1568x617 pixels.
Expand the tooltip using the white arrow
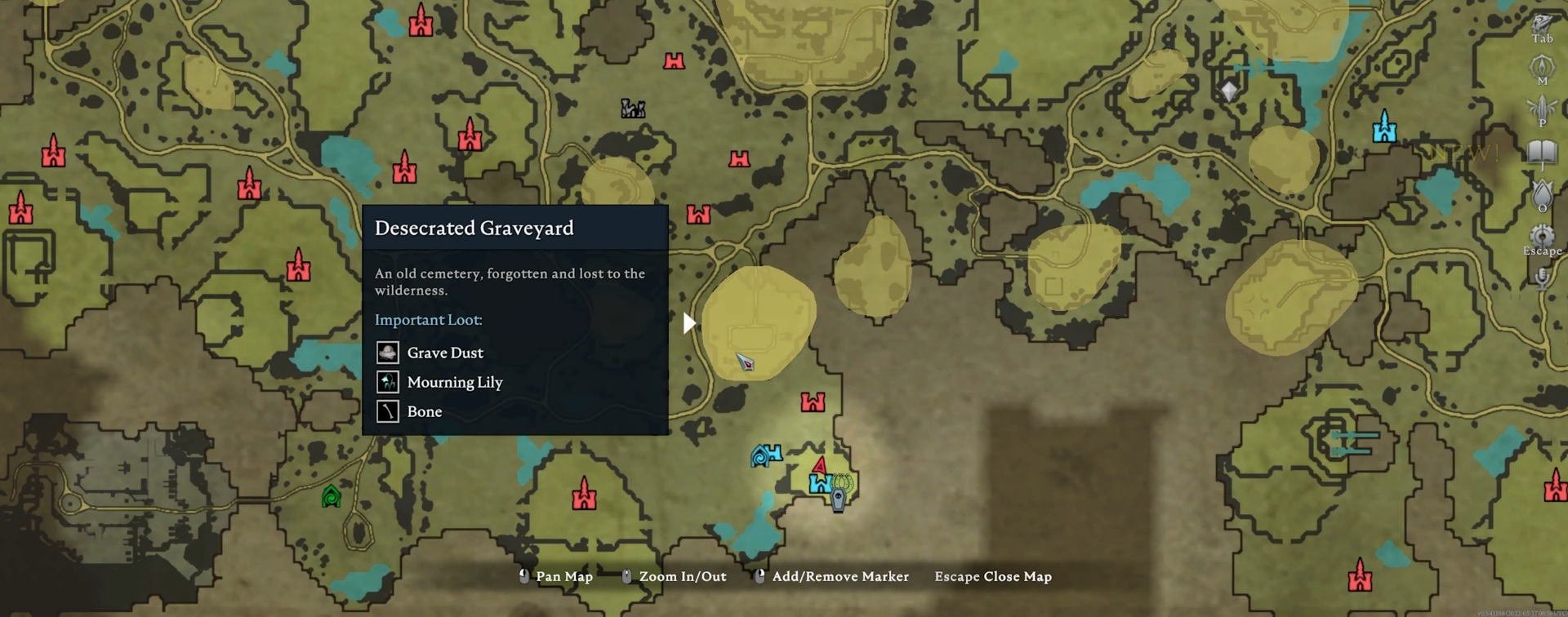pos(688,322)
